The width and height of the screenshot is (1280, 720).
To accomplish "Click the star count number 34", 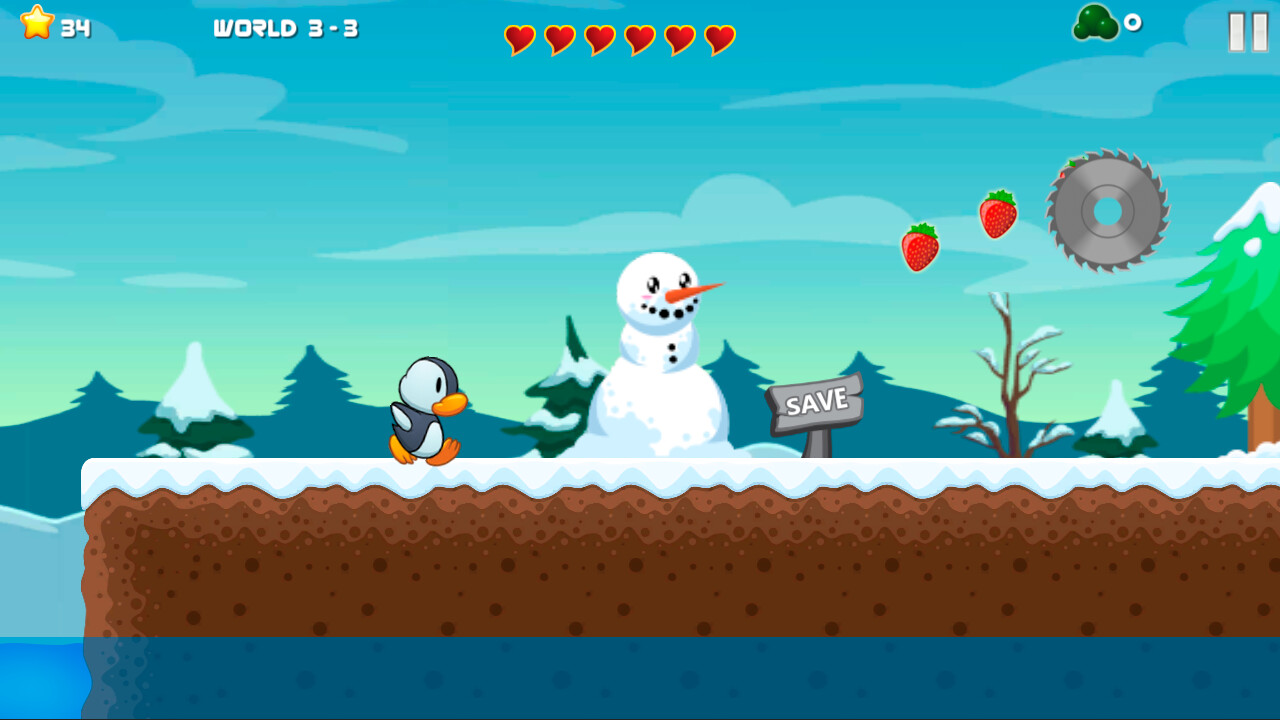I will [75, 28].
